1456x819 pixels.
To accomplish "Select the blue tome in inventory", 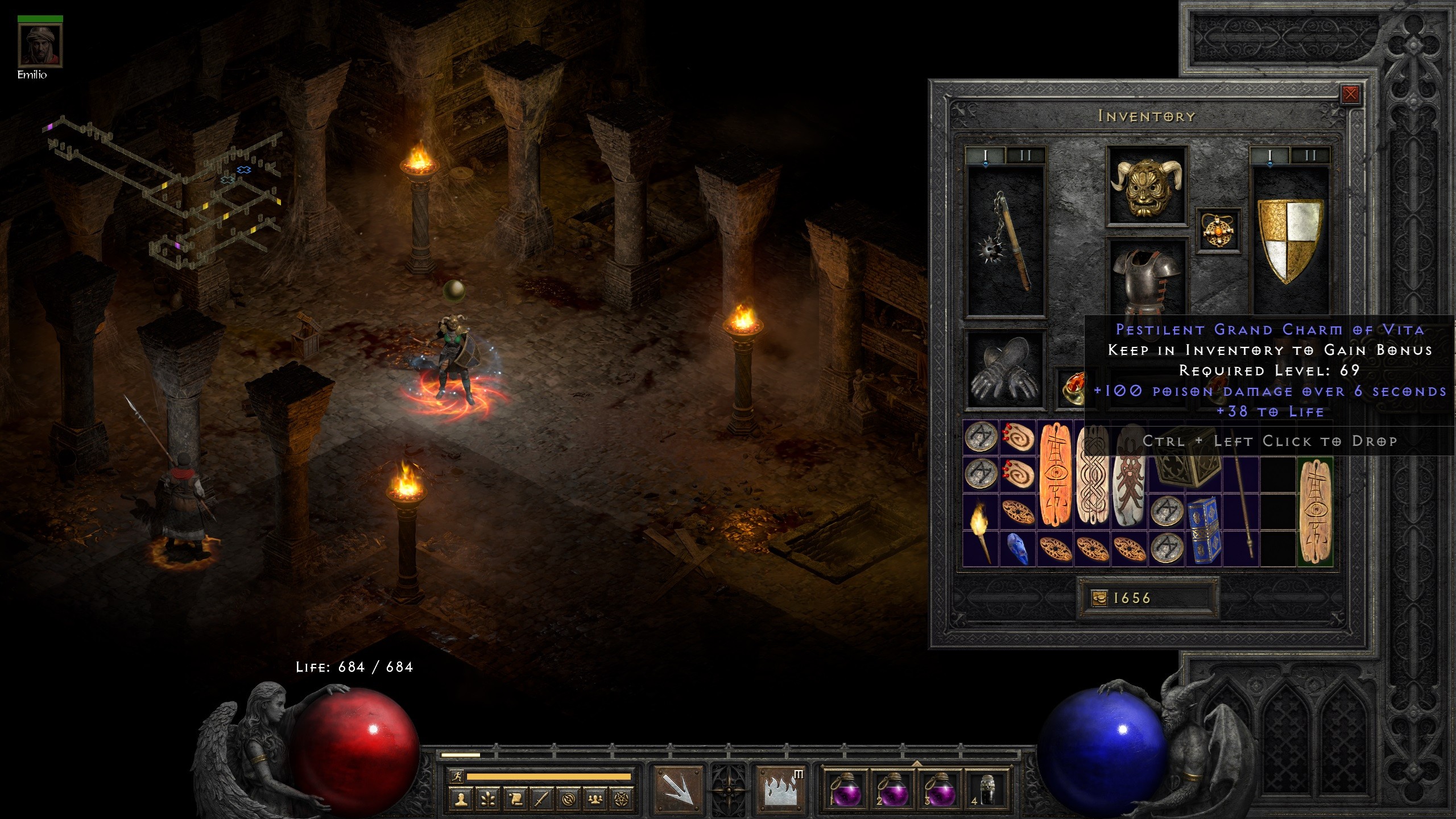I will 1203,529.
